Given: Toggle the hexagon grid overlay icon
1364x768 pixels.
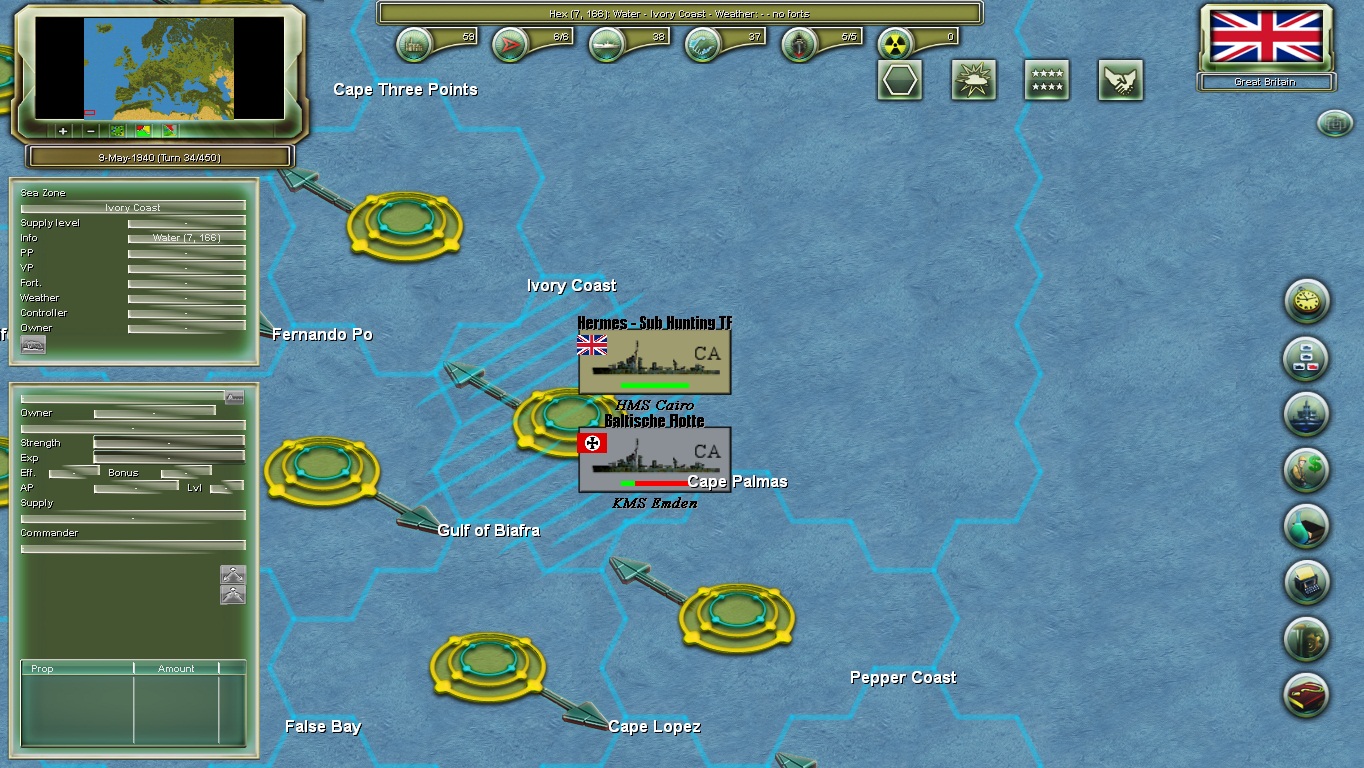Looking at the screenshot, I should coord(899,79).
